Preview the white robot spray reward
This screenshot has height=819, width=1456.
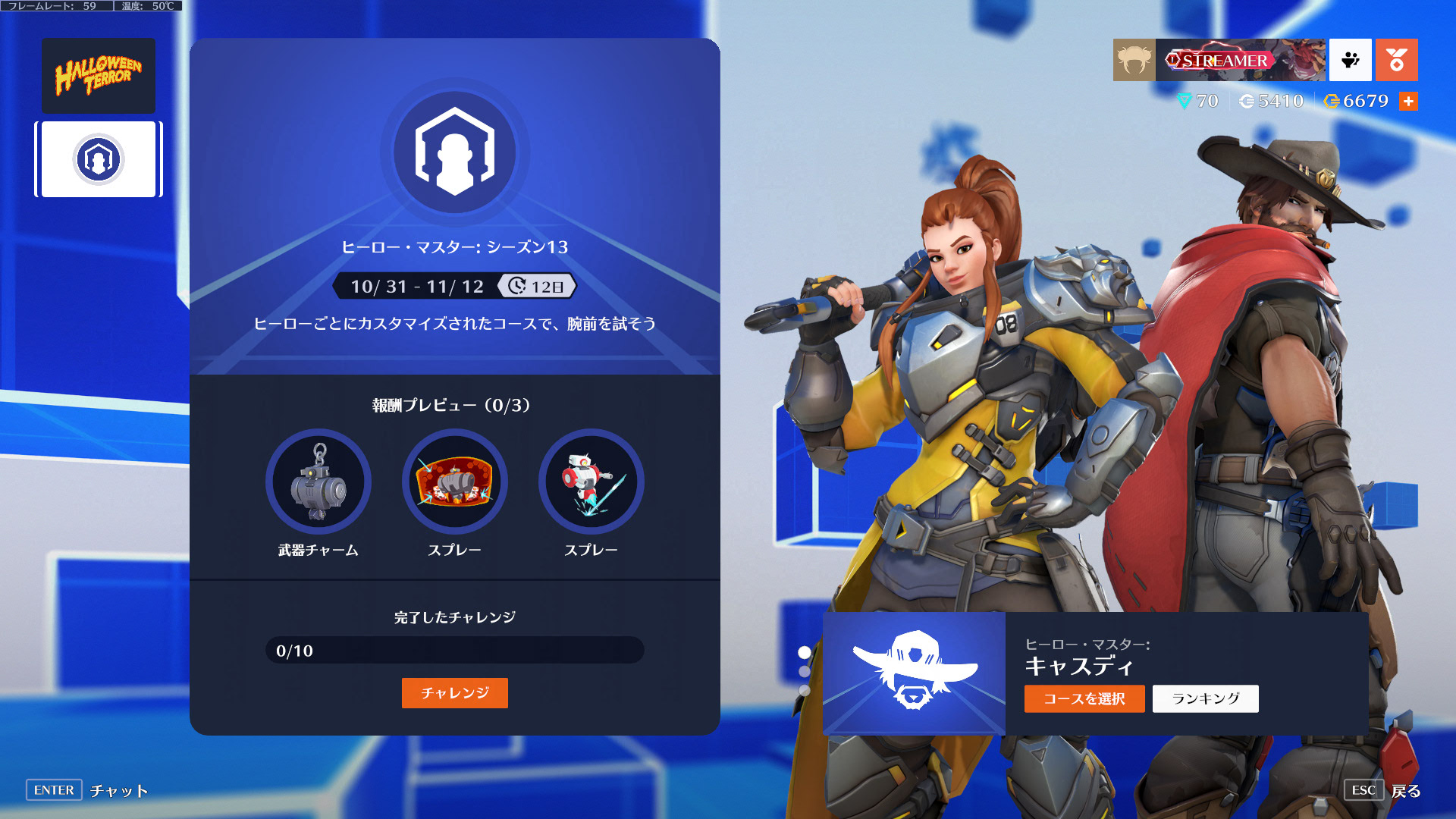click(591, 482)
